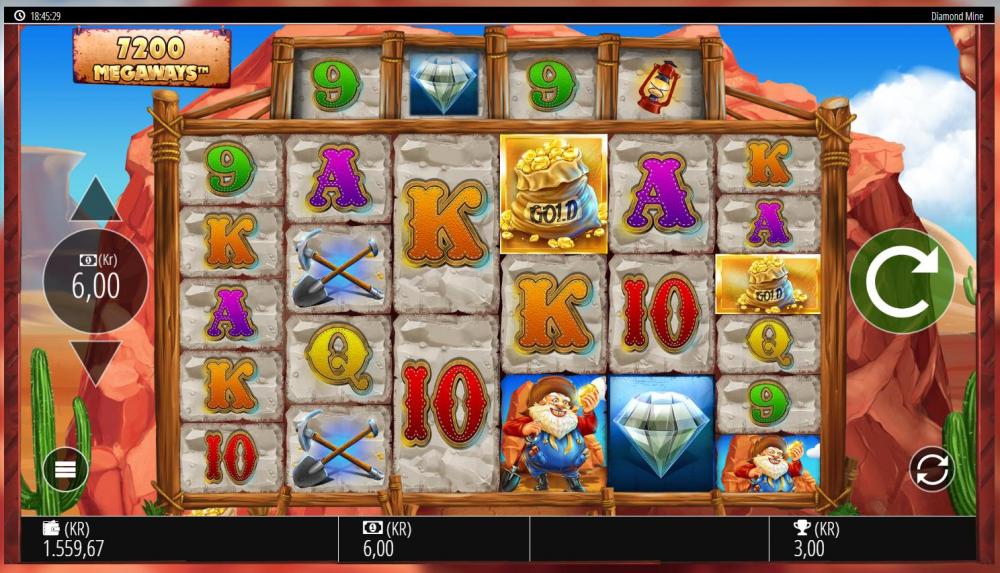Activate the autoplay button
1000x573 pixels.
click(x=931, y=469)
